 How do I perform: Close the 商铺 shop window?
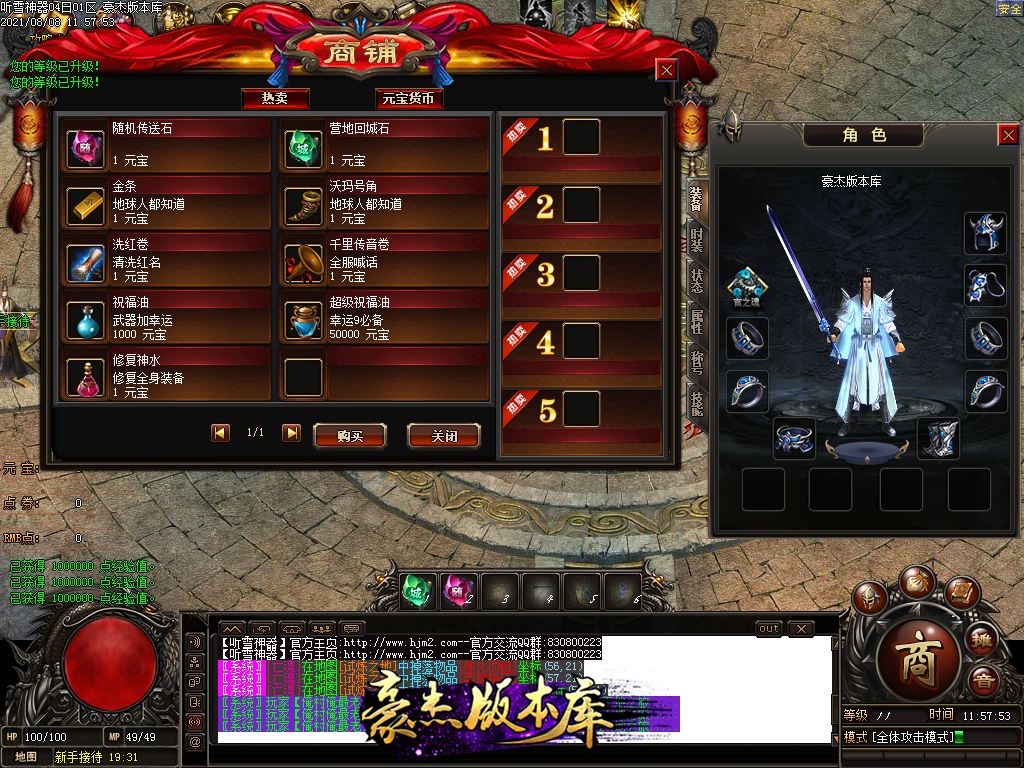pyautogui.click(x=666, y=69)
